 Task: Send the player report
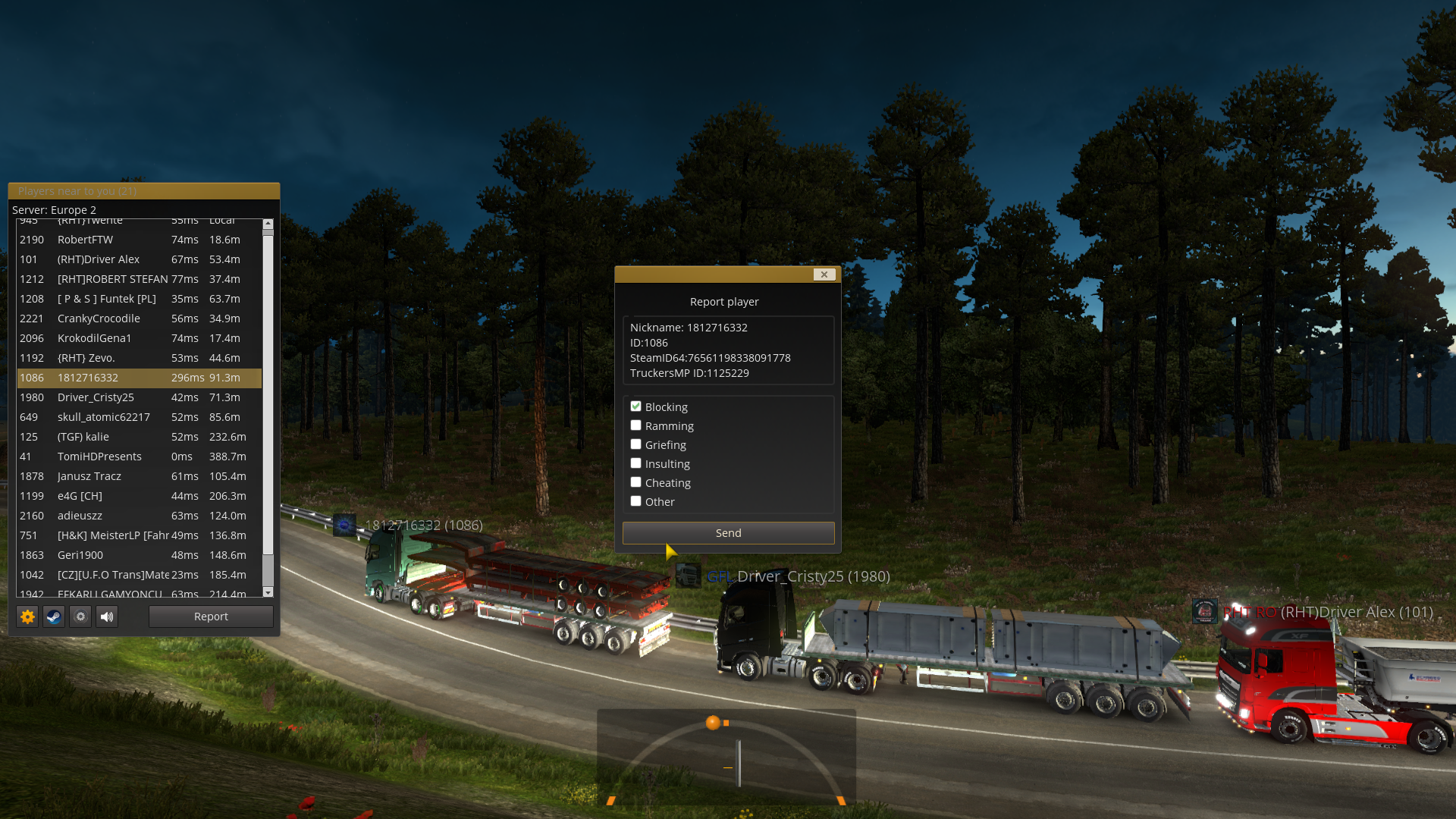coord(728,533)
